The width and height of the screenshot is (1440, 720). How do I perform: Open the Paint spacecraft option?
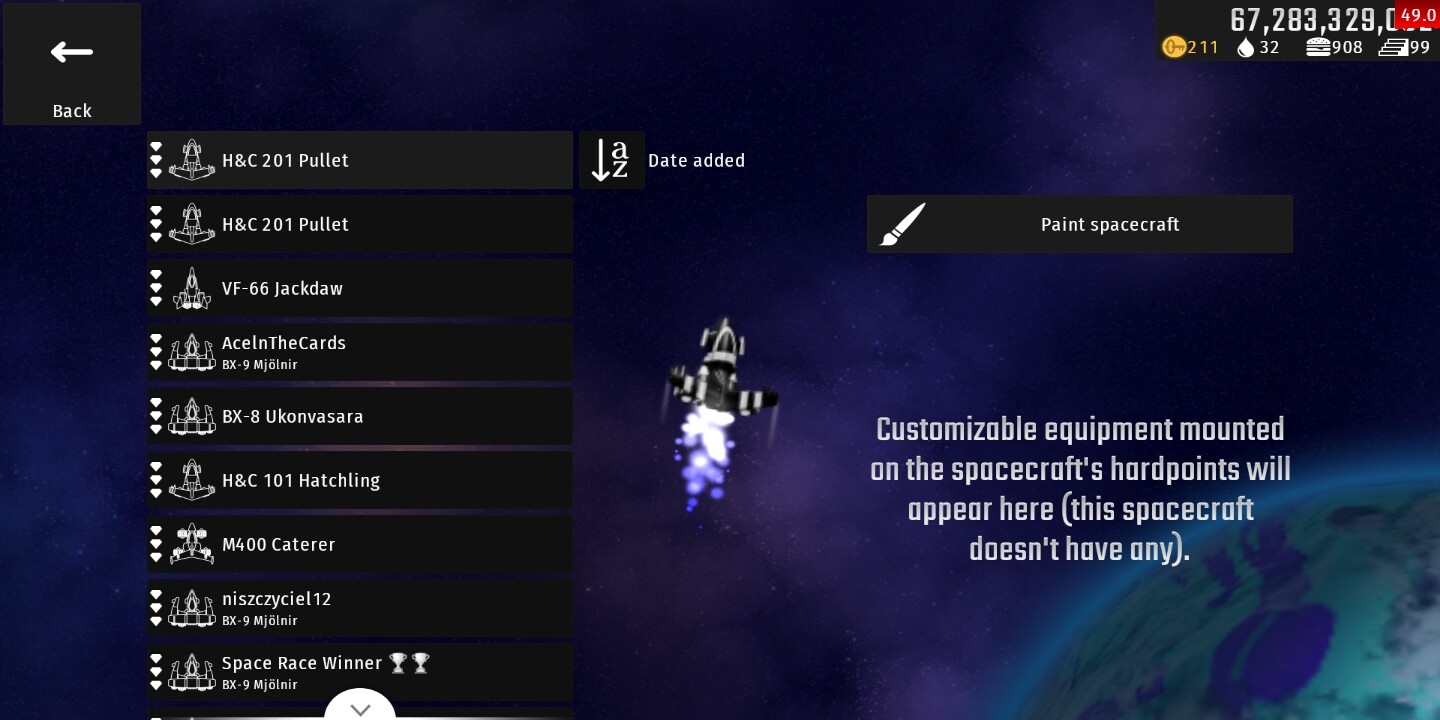coord(1079,224)
